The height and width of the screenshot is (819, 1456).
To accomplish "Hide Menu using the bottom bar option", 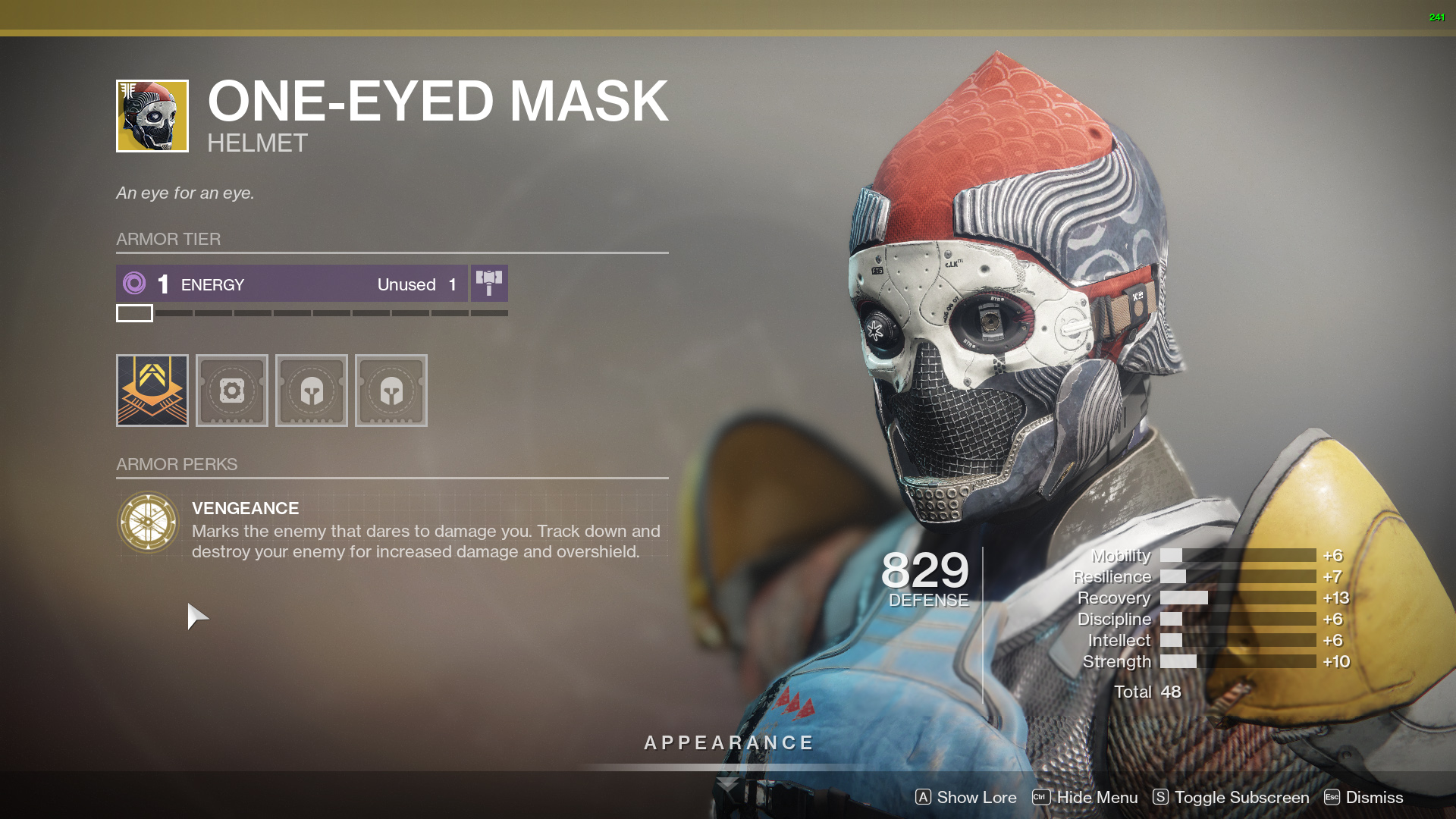I will click(x=1085, y=797).
